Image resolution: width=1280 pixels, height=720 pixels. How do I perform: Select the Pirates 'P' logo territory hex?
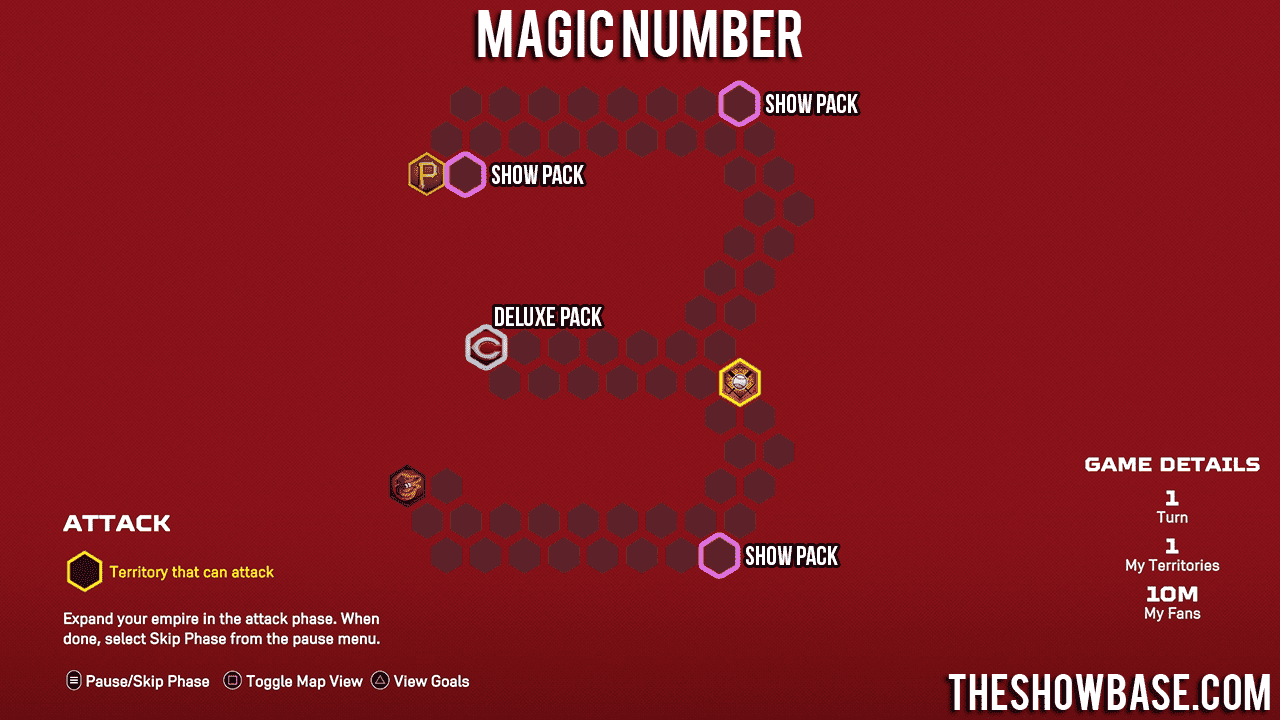click(x=427, y=174)
